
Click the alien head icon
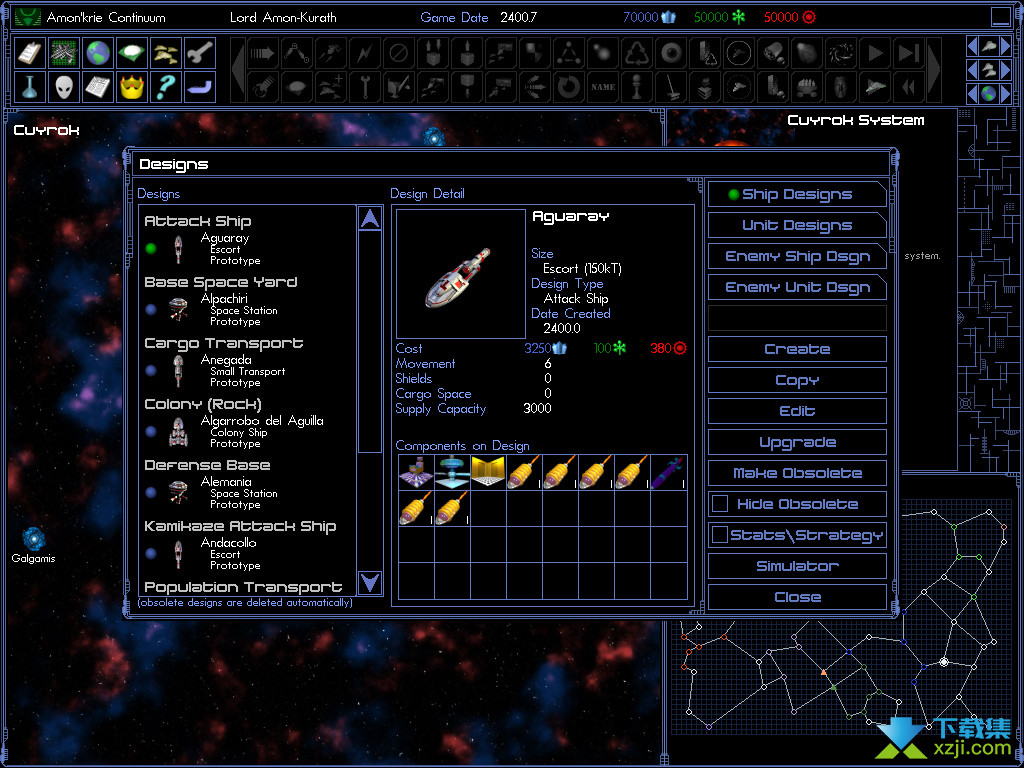64,87
